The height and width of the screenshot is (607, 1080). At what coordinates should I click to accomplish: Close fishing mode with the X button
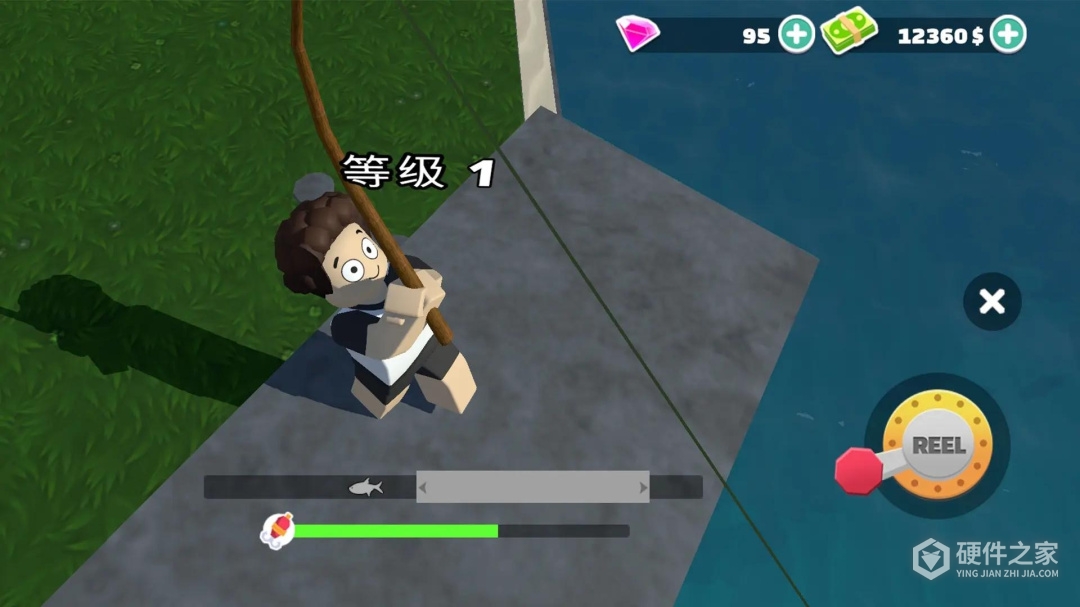[x=991, y=301]
